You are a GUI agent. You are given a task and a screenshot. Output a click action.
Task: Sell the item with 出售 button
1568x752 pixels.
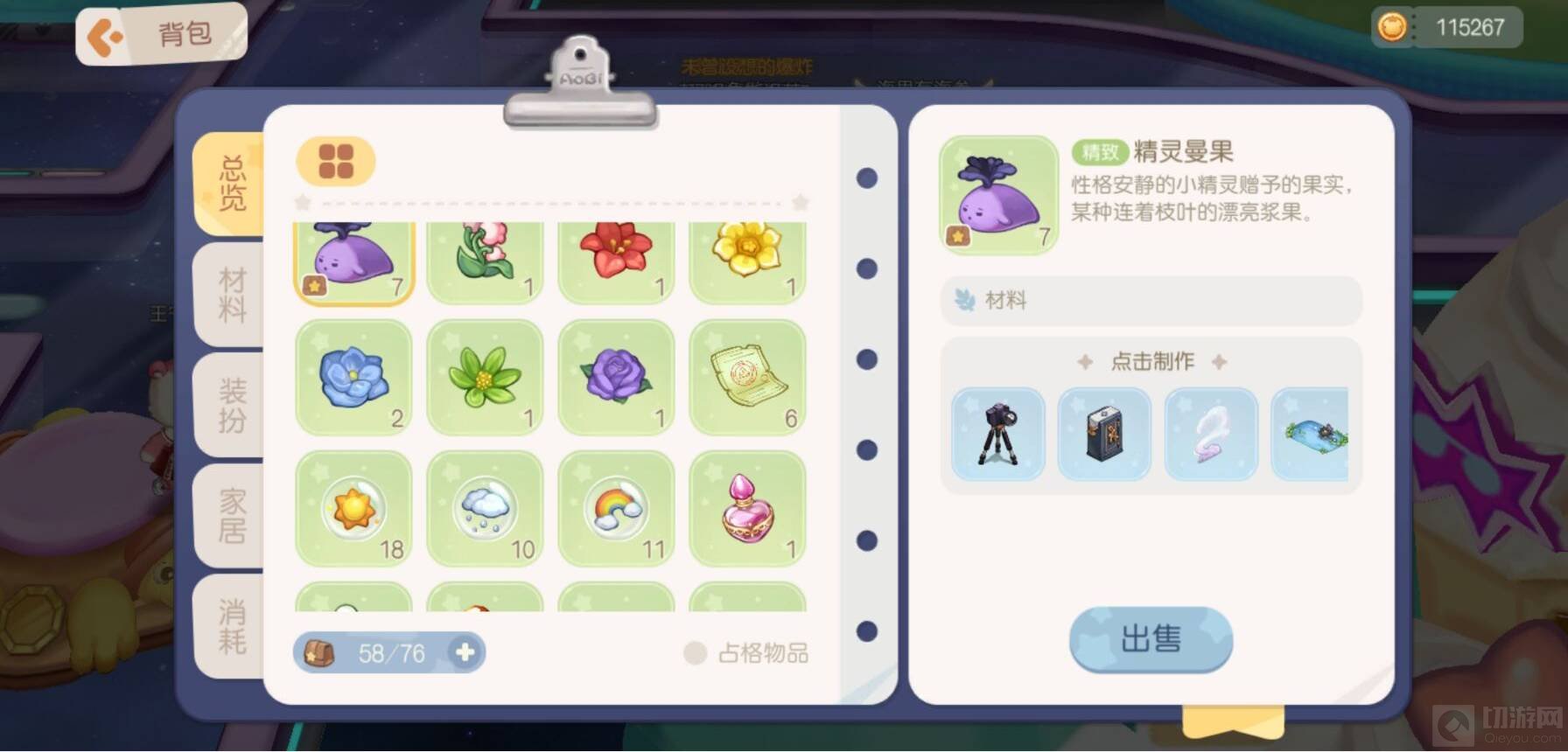point(1151,639)
